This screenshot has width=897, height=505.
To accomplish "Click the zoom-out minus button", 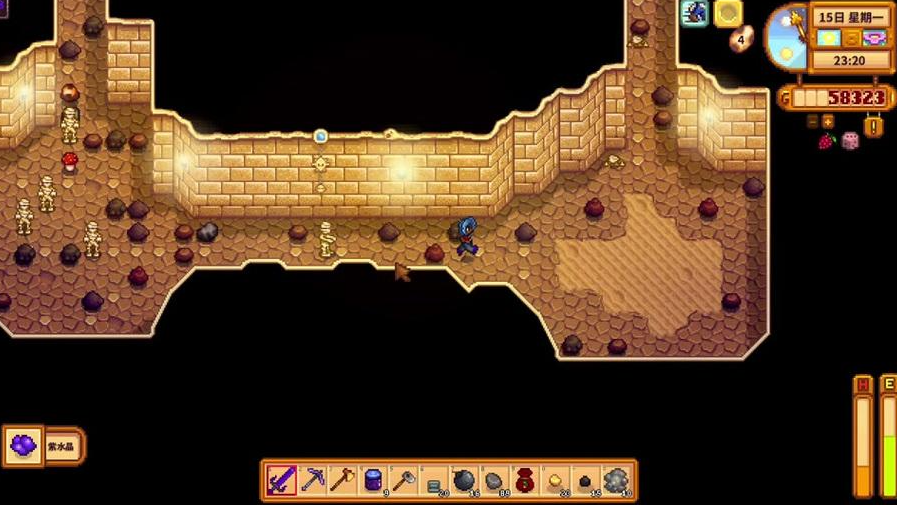I will pyautogui.click(x=813, y=121).
